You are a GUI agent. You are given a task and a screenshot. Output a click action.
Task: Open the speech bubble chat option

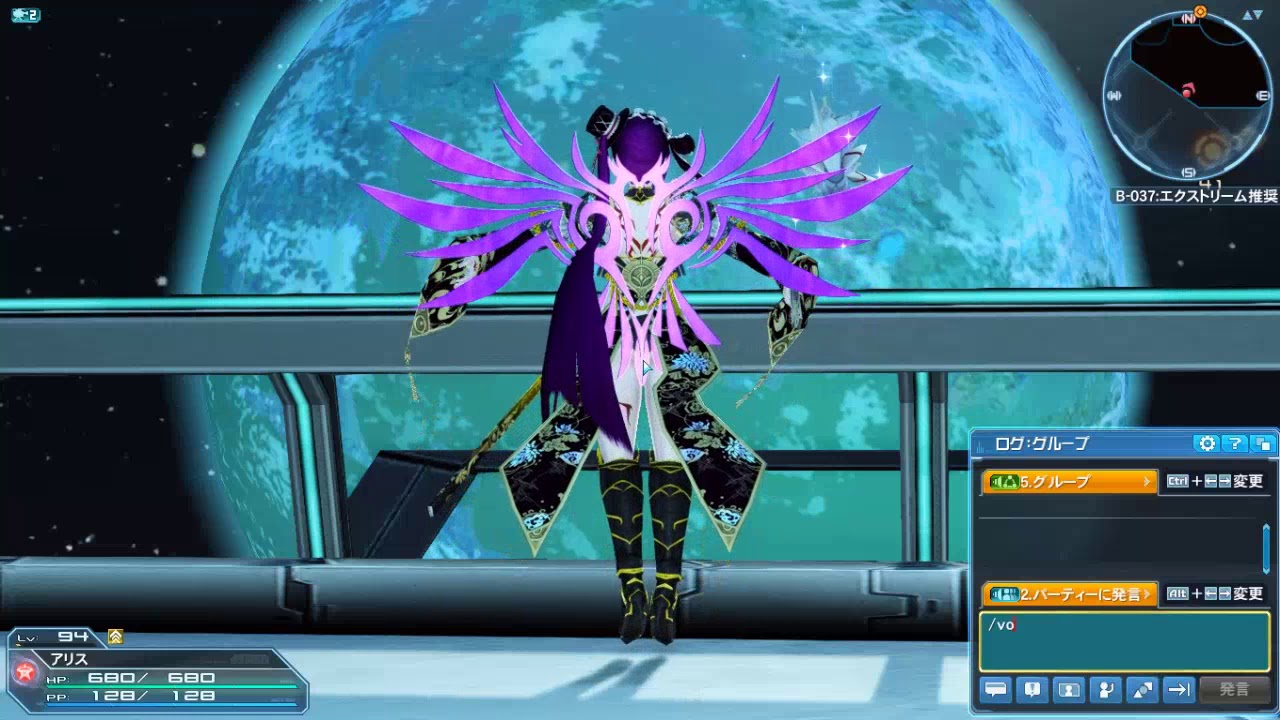point(996,689)
